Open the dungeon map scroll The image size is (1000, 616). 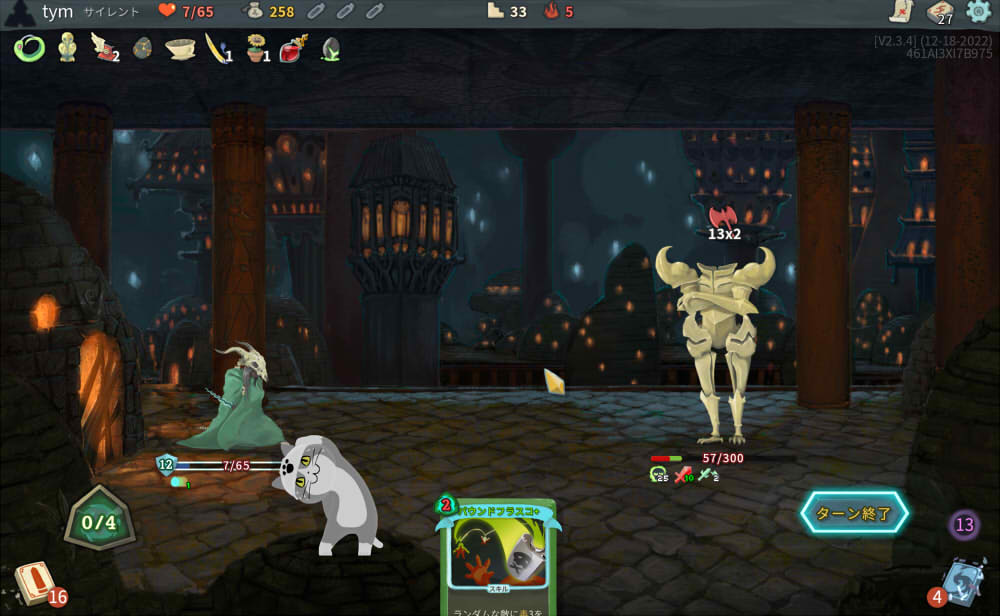(900, 12)
